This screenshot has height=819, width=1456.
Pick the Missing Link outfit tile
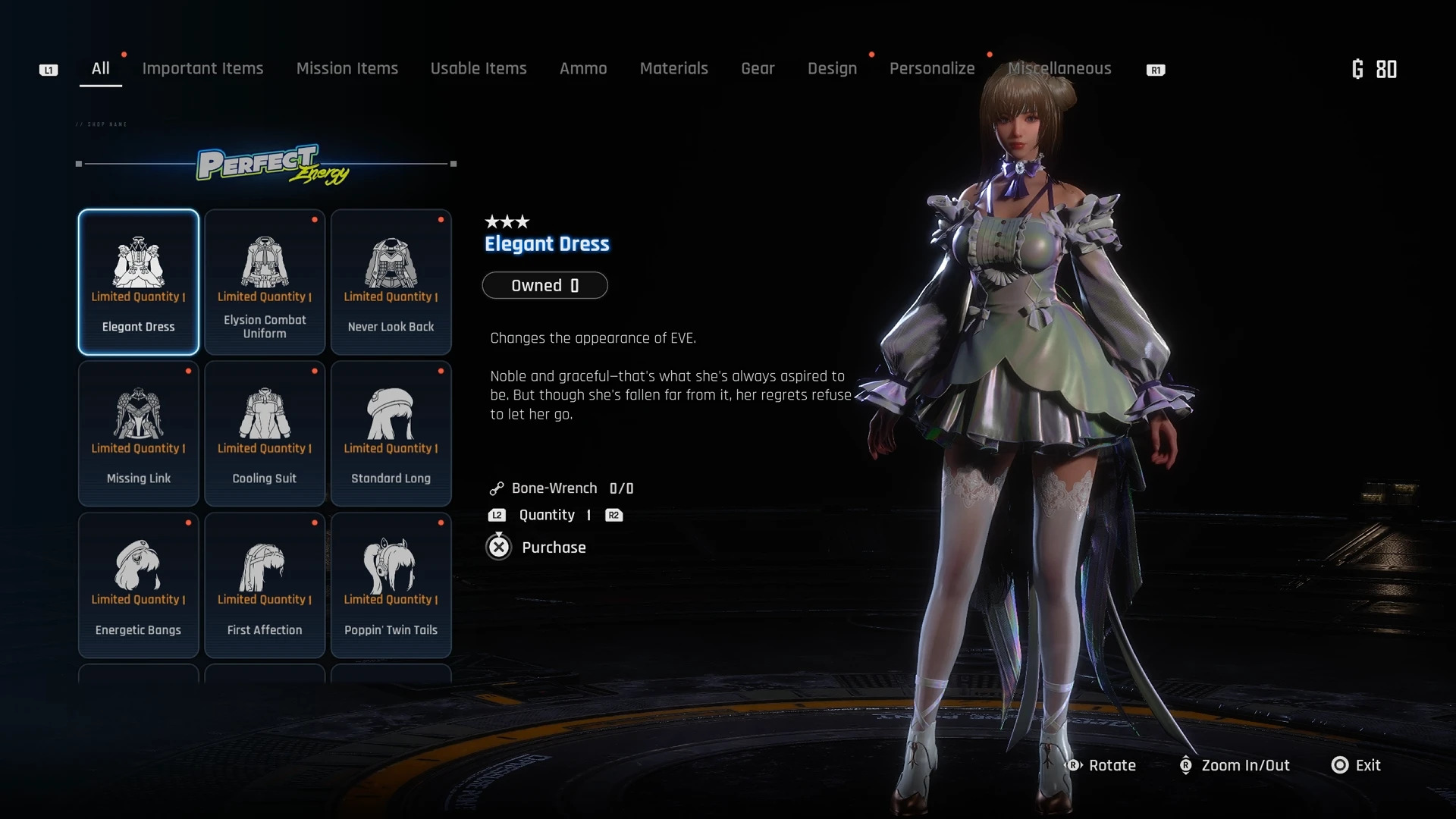[139, 433]
